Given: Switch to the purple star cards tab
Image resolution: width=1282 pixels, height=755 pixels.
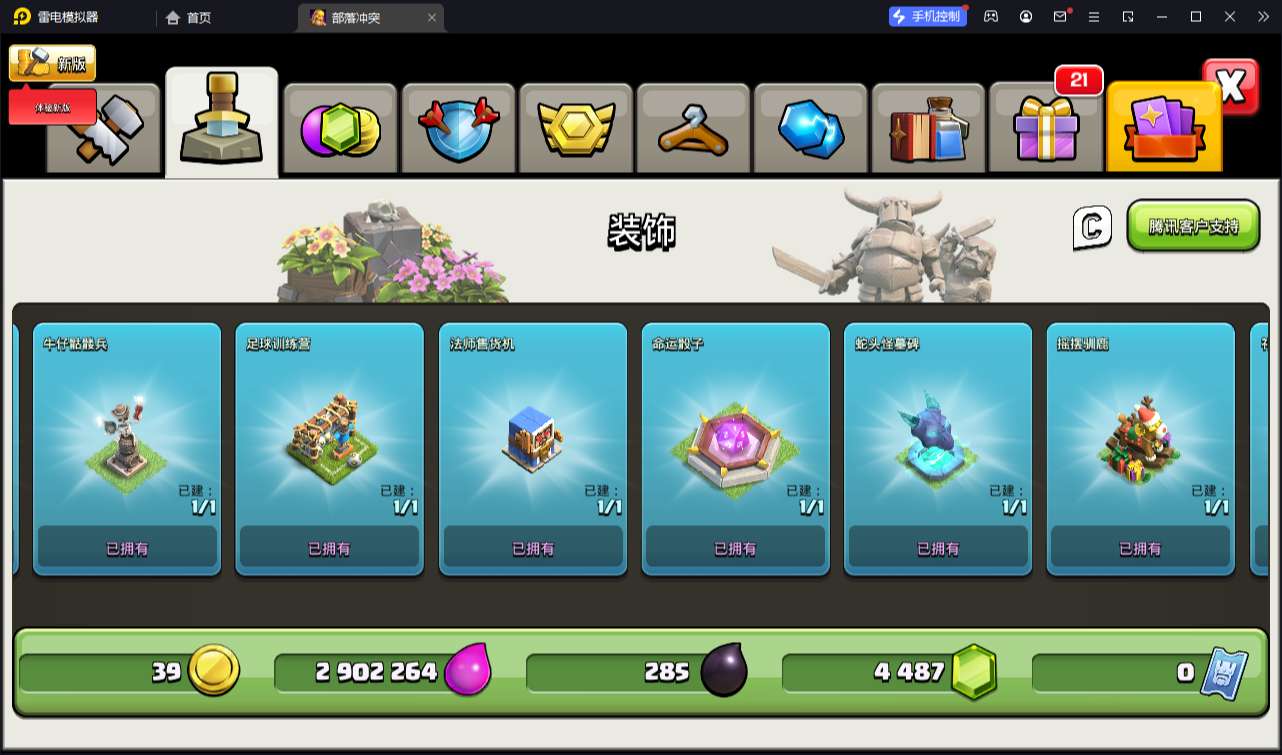Looking at the screenshot, I should click(x=1164, y=129).
